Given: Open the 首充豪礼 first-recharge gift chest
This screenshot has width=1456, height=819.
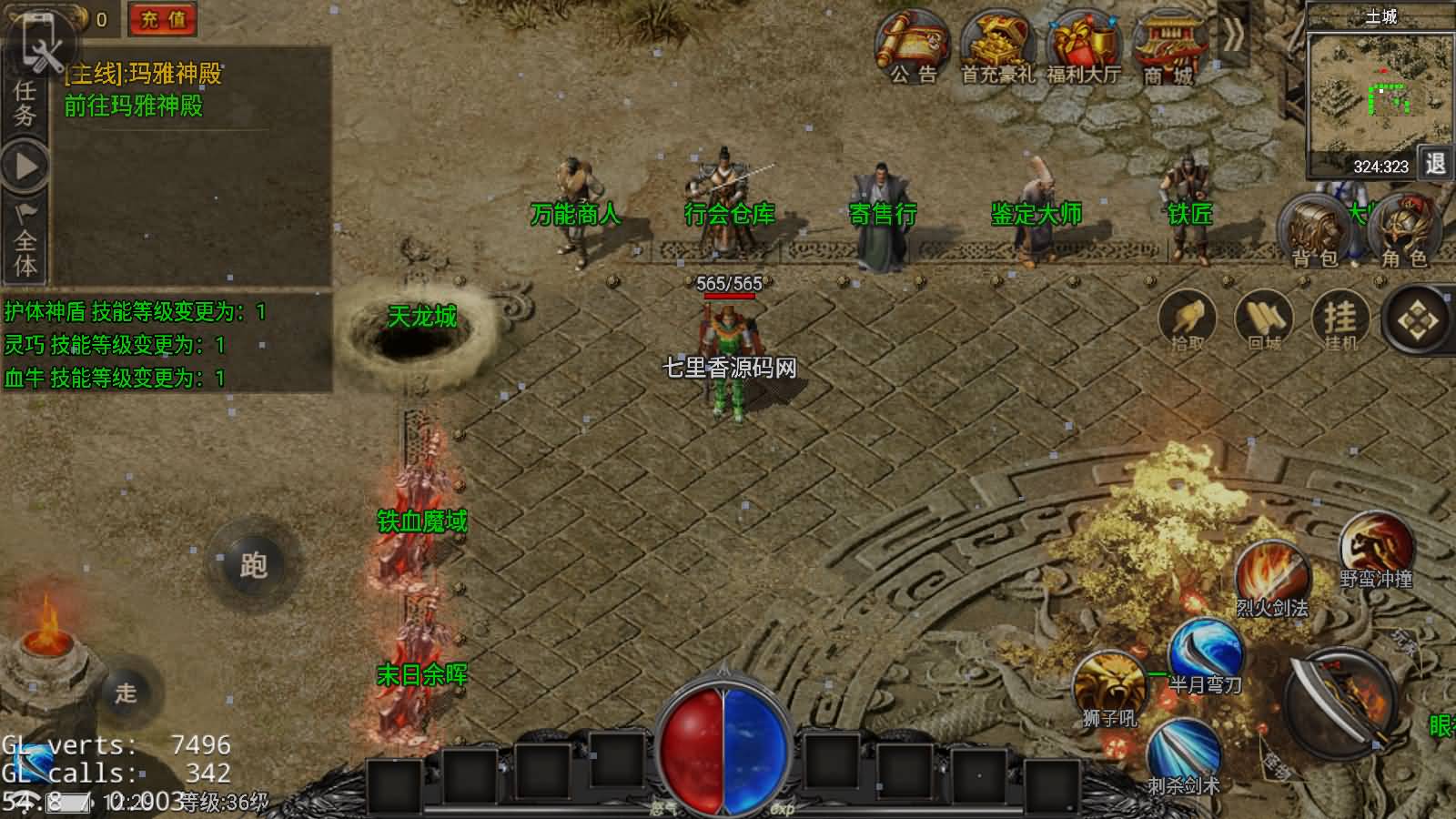Looking at the screenshot, I should click(x=998, y=47).
